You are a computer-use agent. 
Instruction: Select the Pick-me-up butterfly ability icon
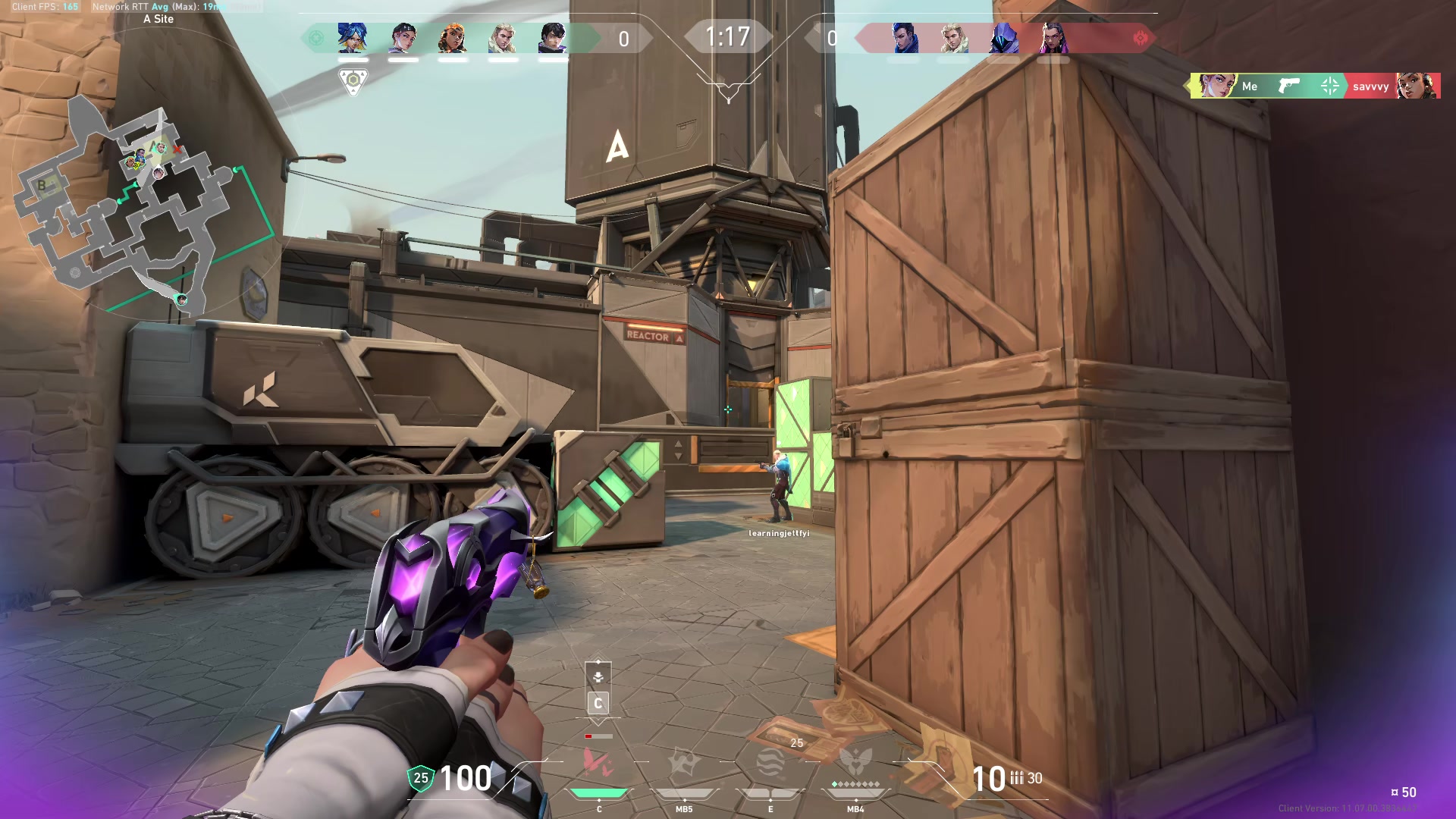[598, 764]
